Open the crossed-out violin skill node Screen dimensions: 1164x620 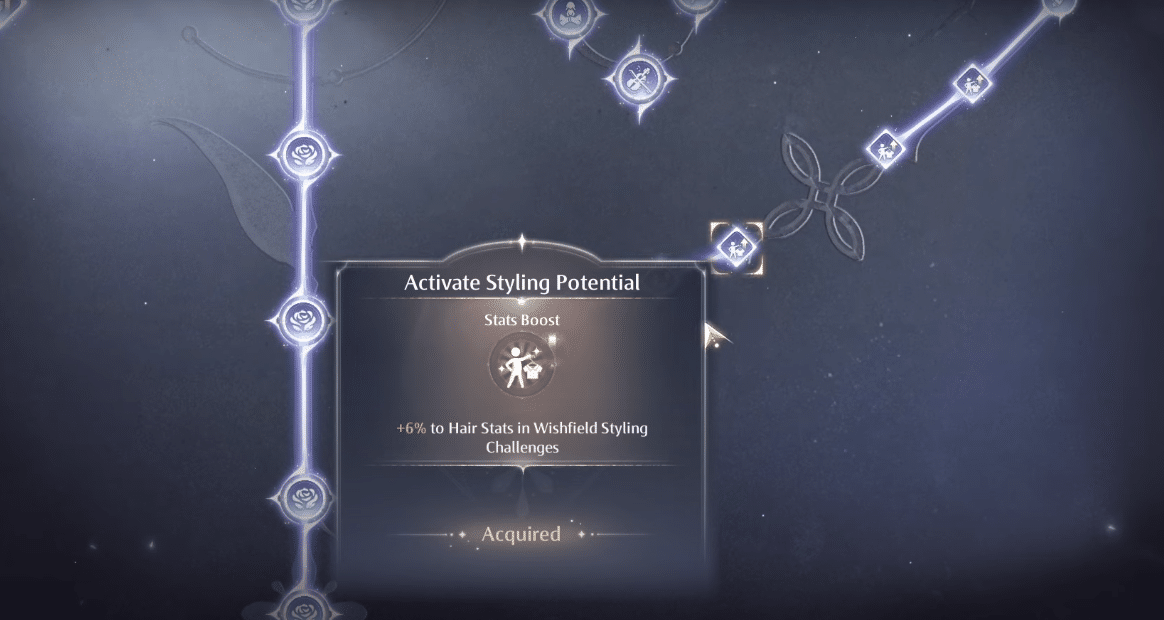[x=640, y=76]
